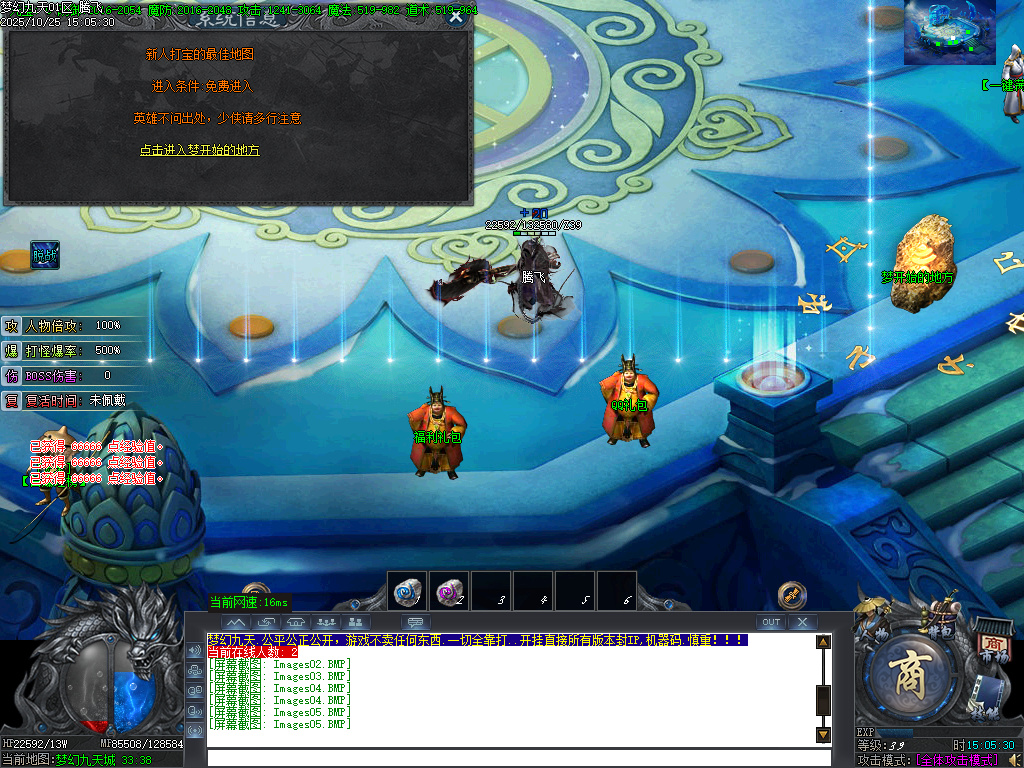Screen dimensions: 1024x768
Task: Close the system info dialog
Action: click(456, 16)
